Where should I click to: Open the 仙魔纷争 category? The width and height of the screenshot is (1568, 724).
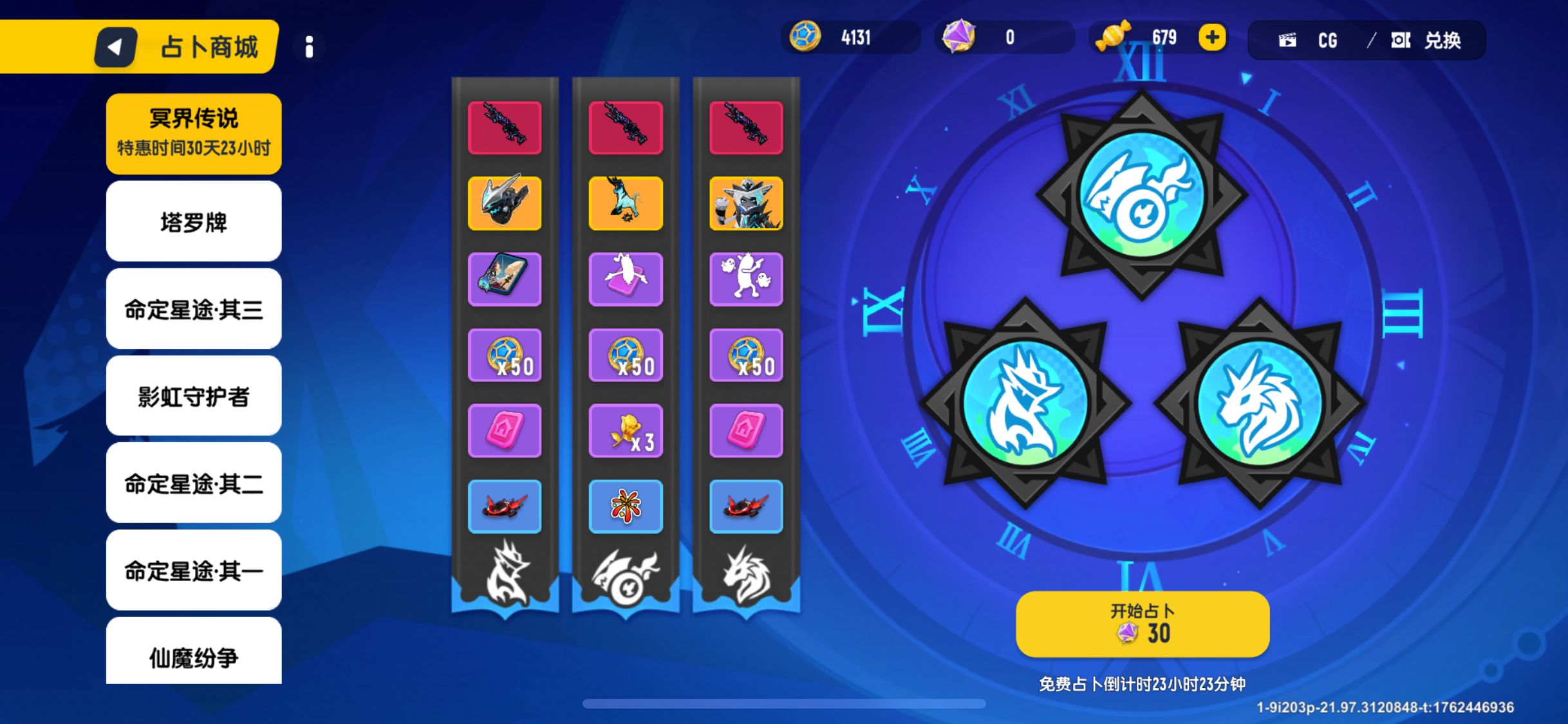193,658
